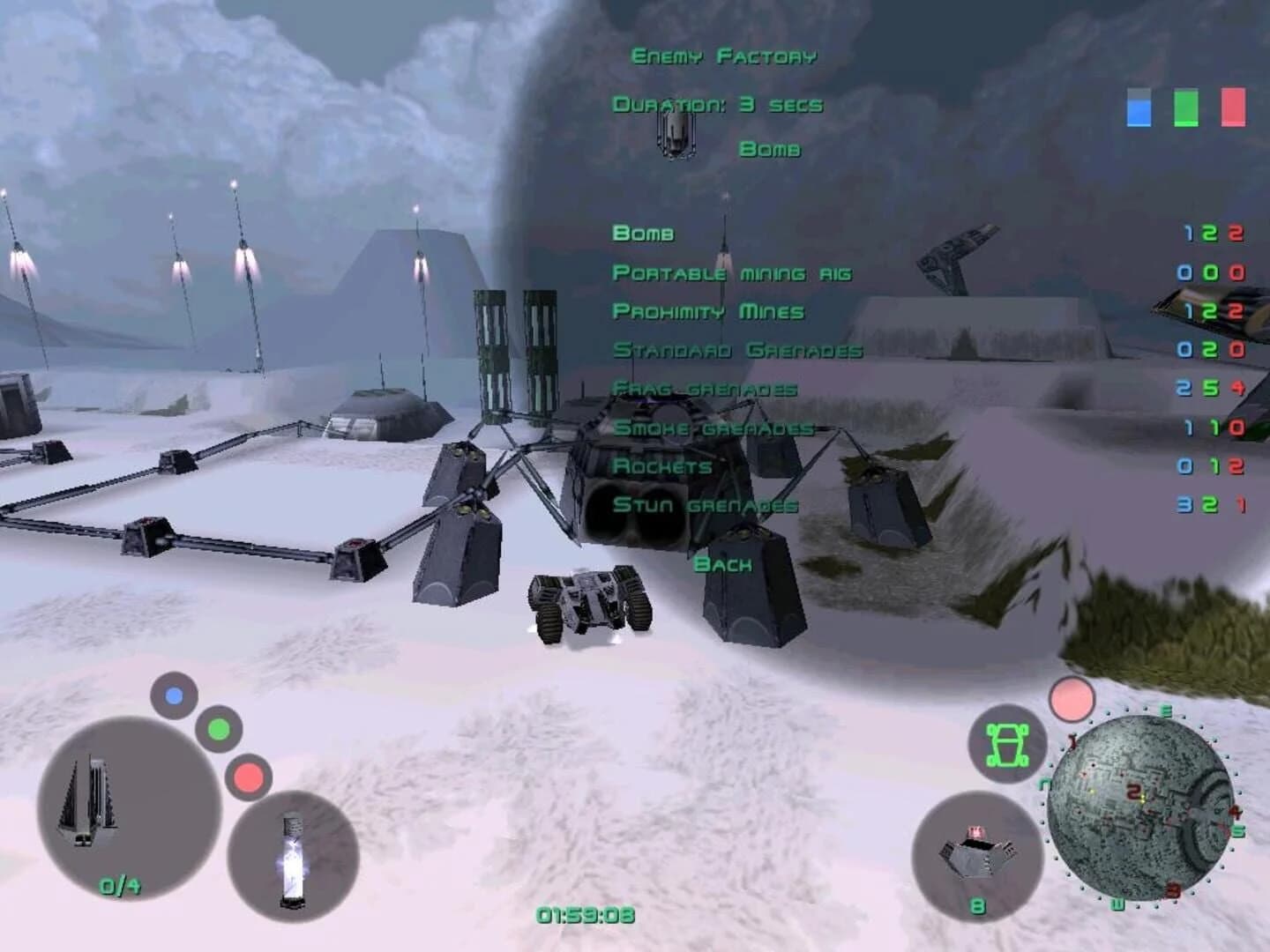The height and width of the screenshot is (952, 1270).
Task: Click the mission timer reading 01:59:08
Action: tap(583, 915)
